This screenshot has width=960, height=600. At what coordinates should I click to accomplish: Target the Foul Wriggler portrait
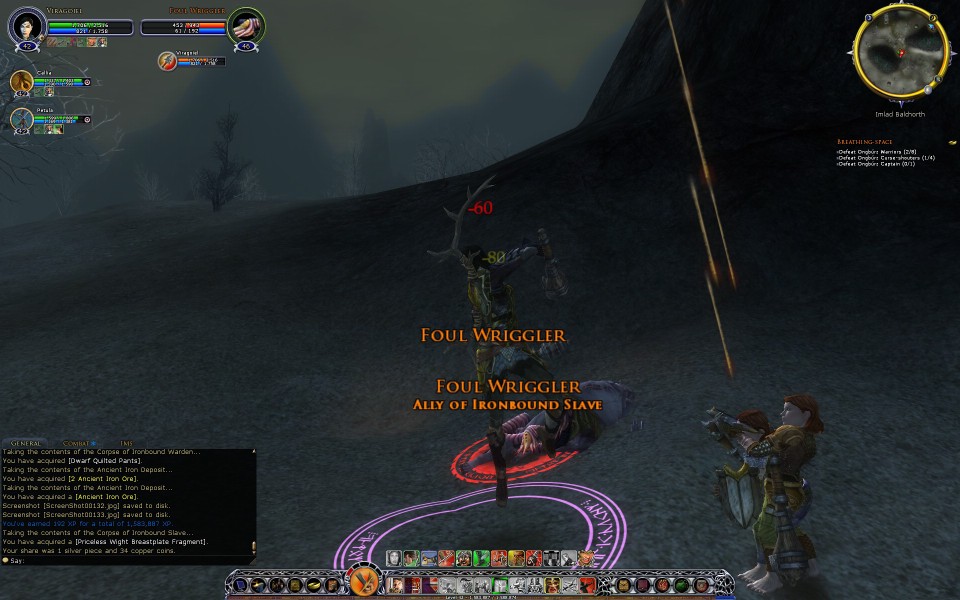coord(246,25)
